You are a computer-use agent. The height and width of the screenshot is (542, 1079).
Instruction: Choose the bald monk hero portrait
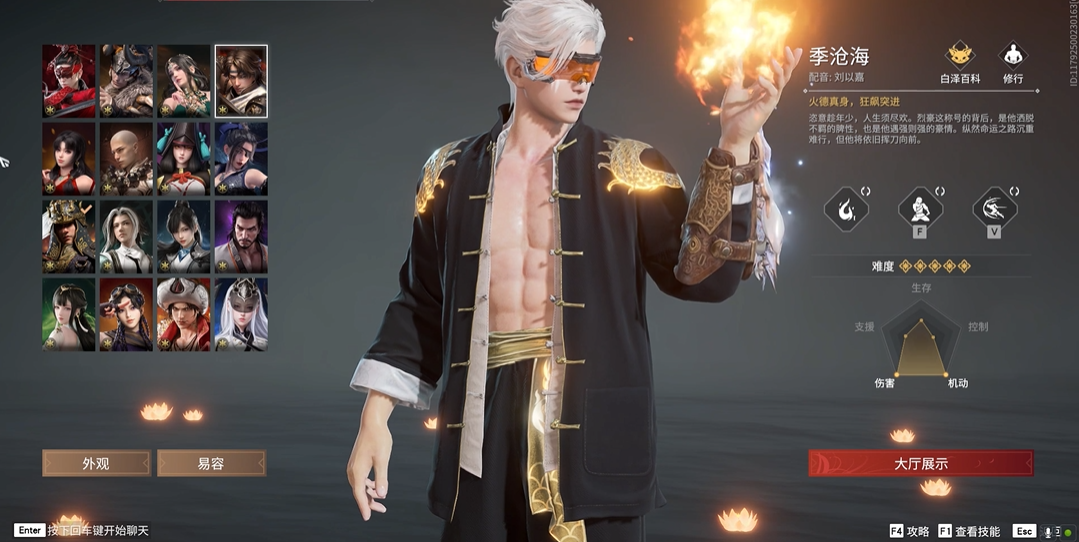point(126,159)
